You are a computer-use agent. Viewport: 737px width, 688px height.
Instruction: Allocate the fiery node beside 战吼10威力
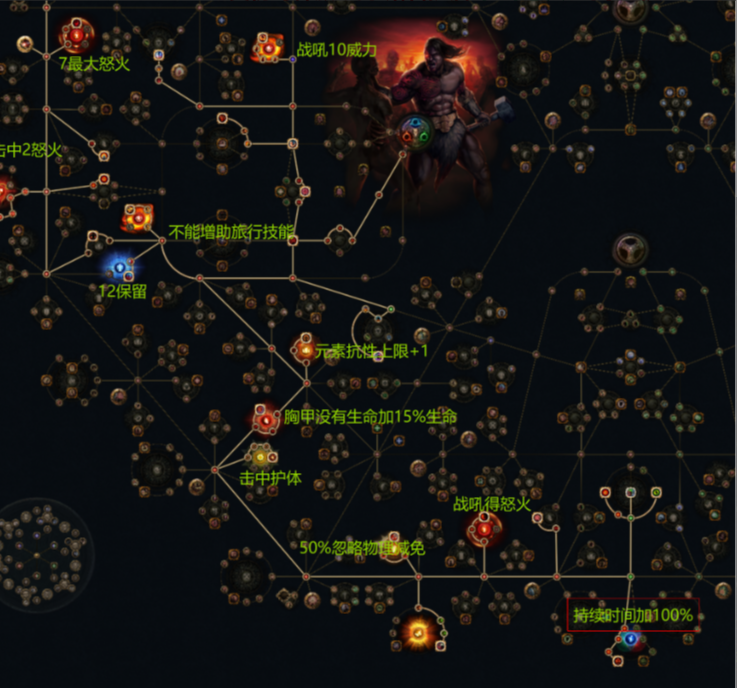coord(268,47)
